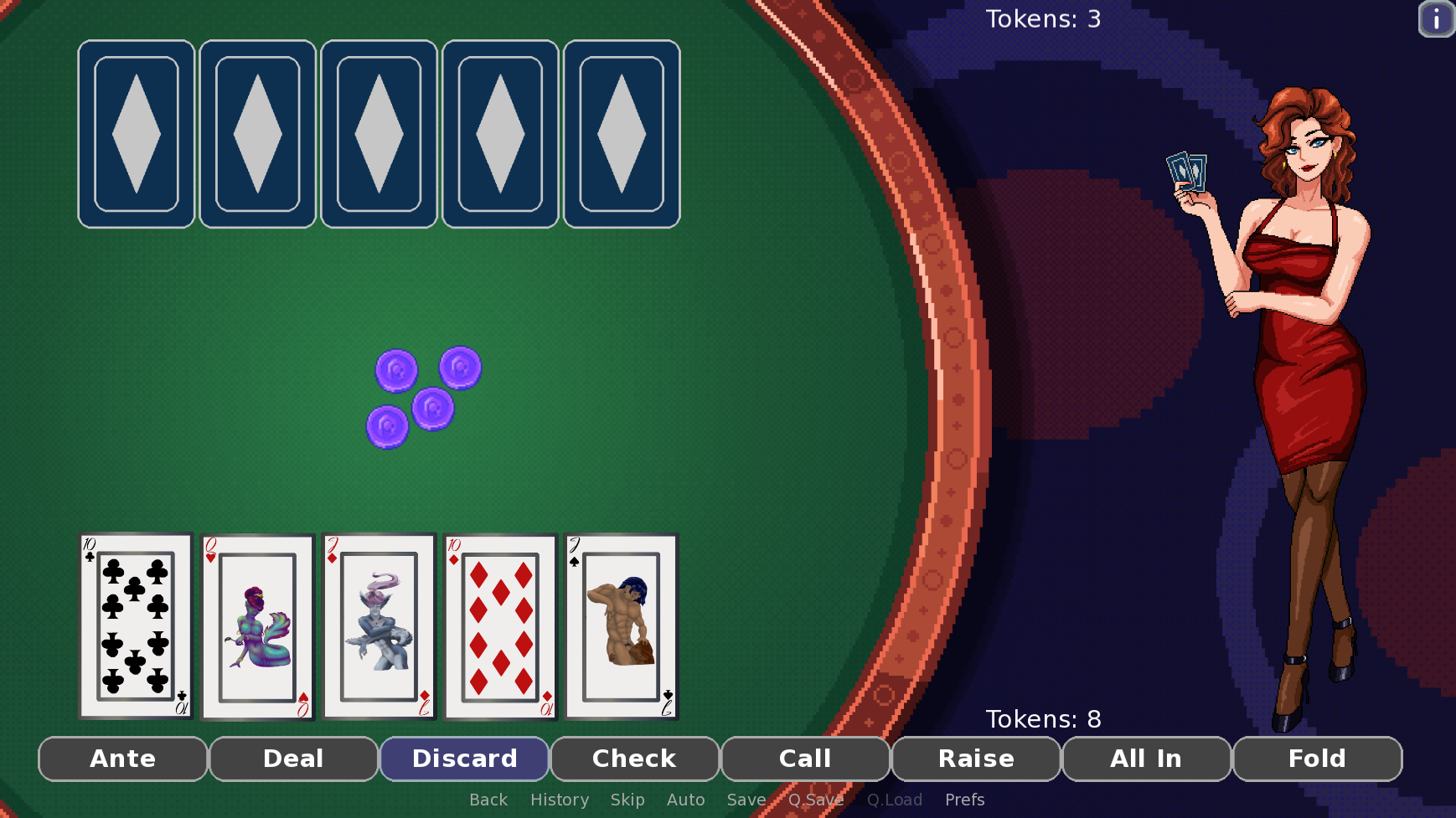Click a purple poker chip in the pot
Viewport: 1456px width, 818px height.
(396, 370)
